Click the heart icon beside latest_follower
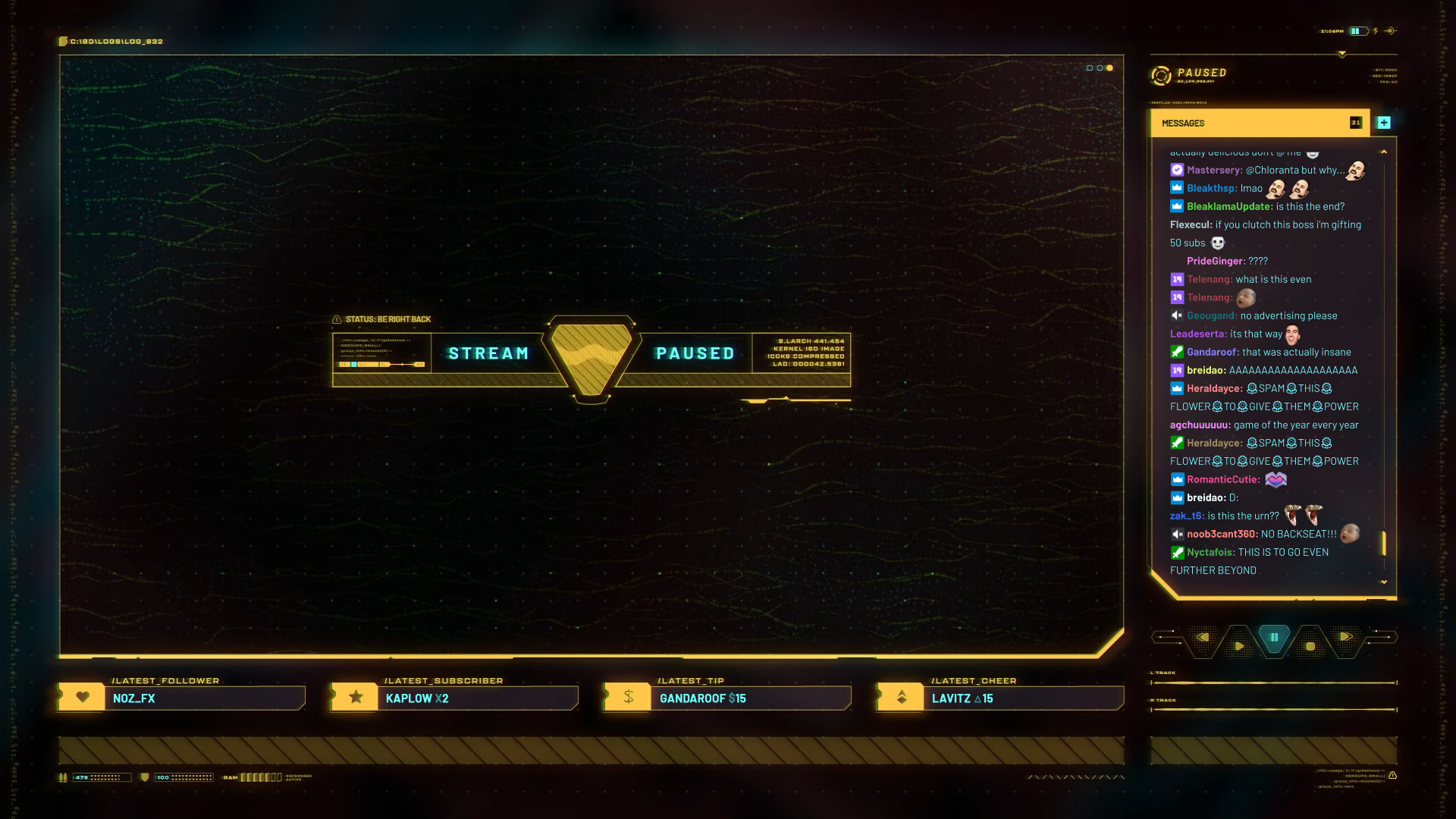This screenshot has height=819, width=1456. (x=82, y=697)
